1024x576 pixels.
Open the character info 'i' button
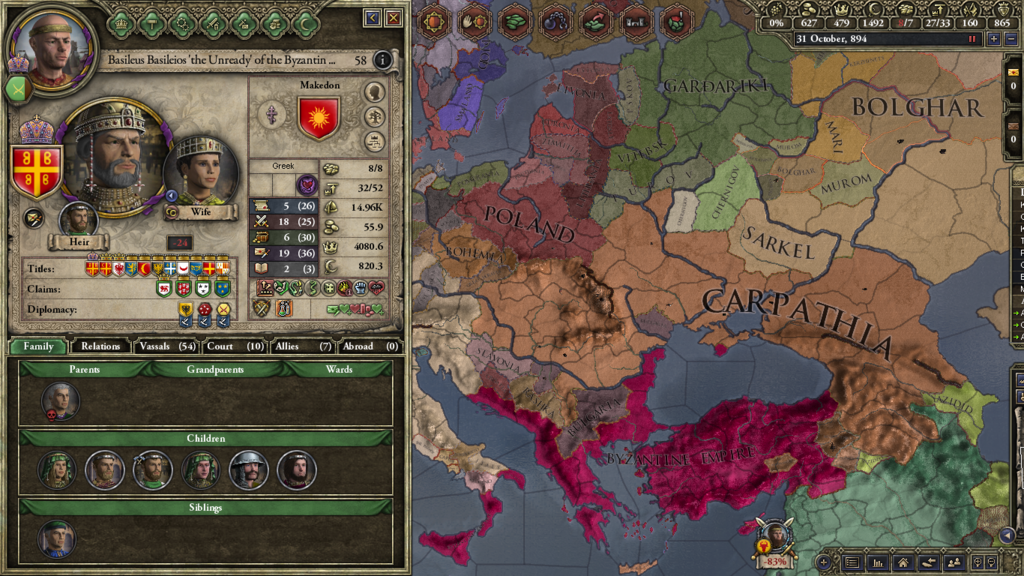point(383,60)
